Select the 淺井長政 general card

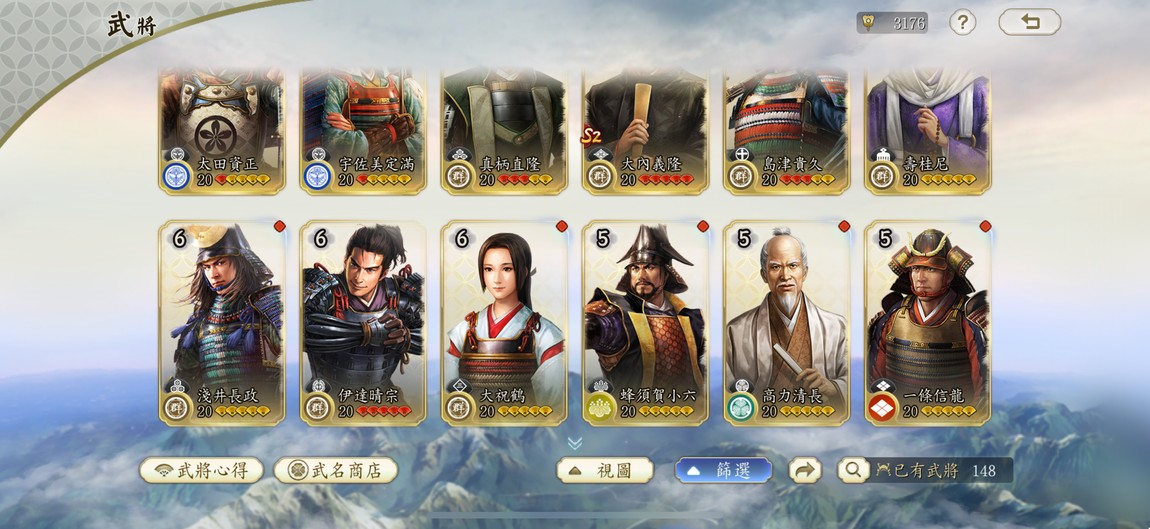coord(222,322)
